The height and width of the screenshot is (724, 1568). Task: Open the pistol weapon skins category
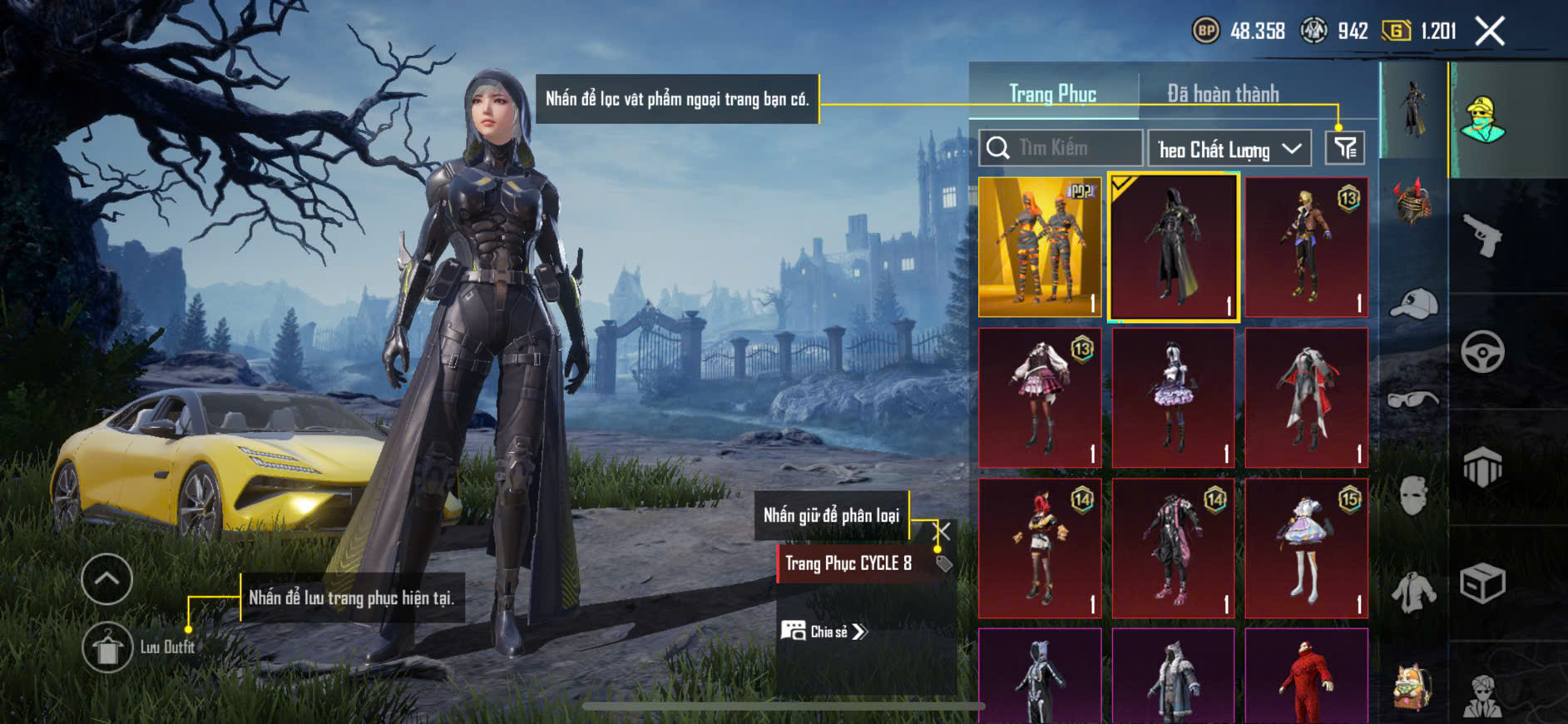pyautogui.click(x=1482, y=236)
